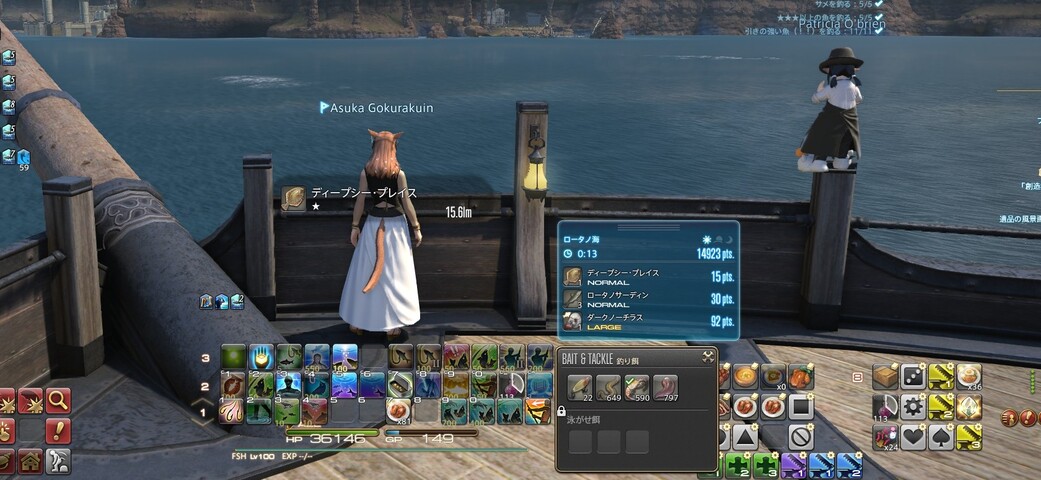Open the red house icon
This screenshot has height=480, width=1041.
point(30,461)
